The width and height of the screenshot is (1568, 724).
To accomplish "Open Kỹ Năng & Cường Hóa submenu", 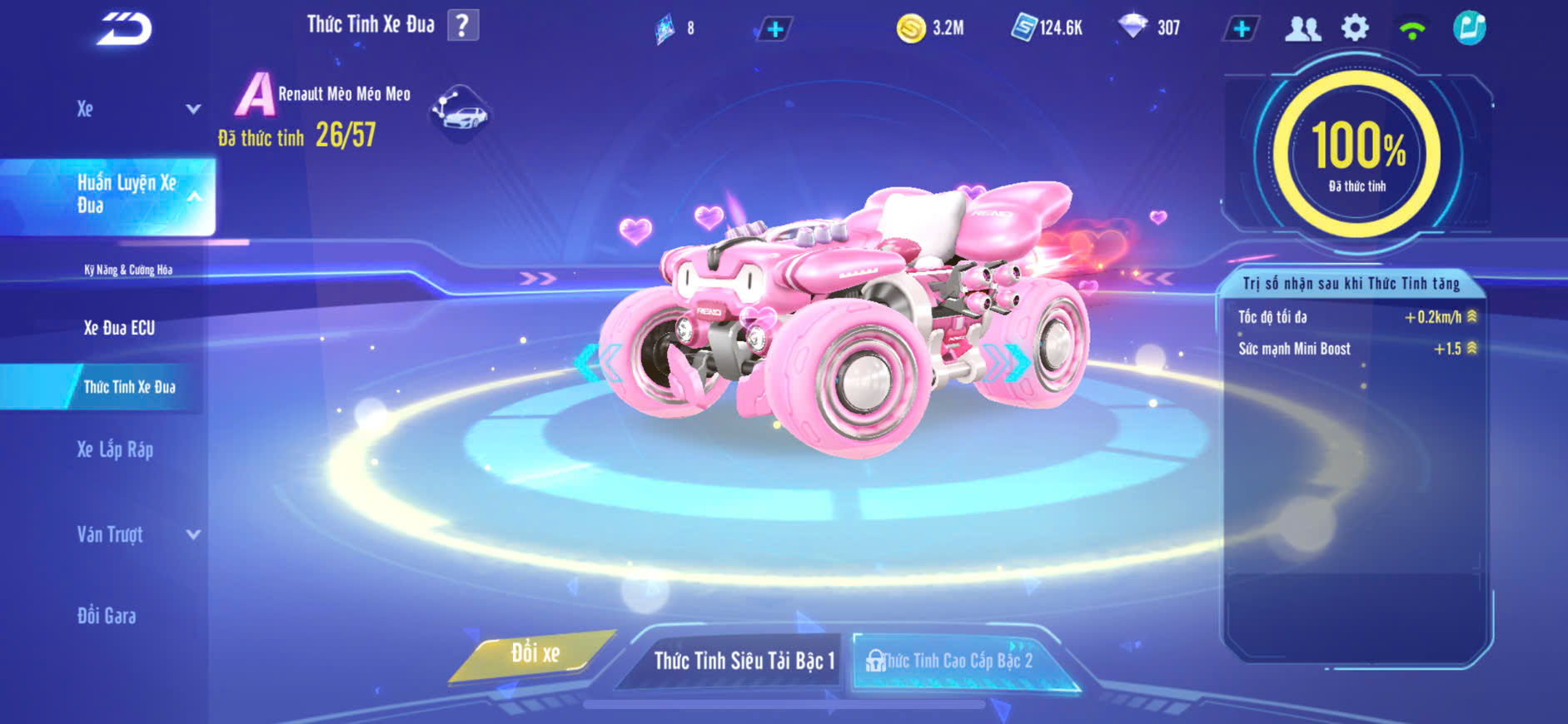I will pyautogui.click(x=128, y=270).
